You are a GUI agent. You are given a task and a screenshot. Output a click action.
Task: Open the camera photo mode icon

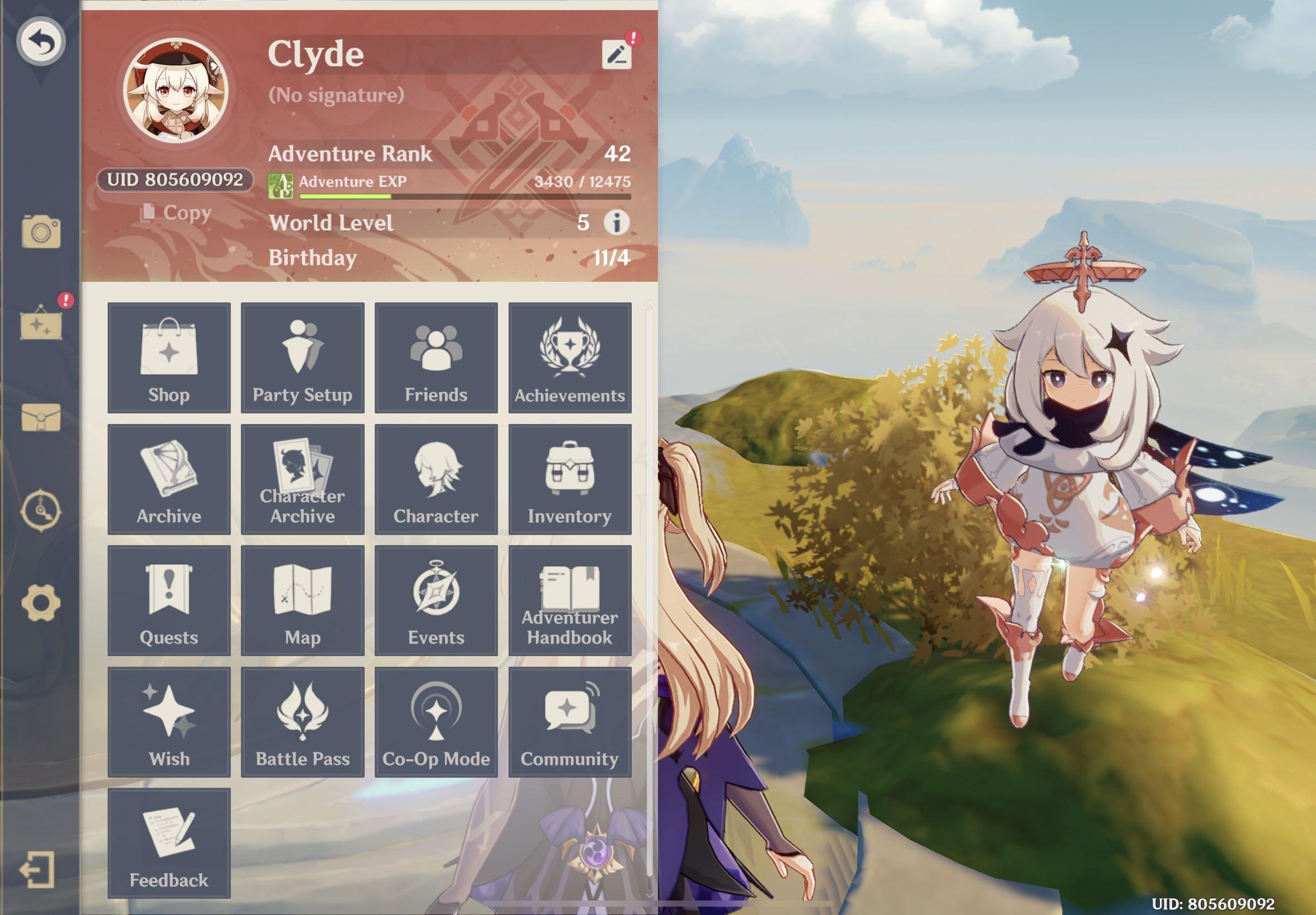pos(41,232)
